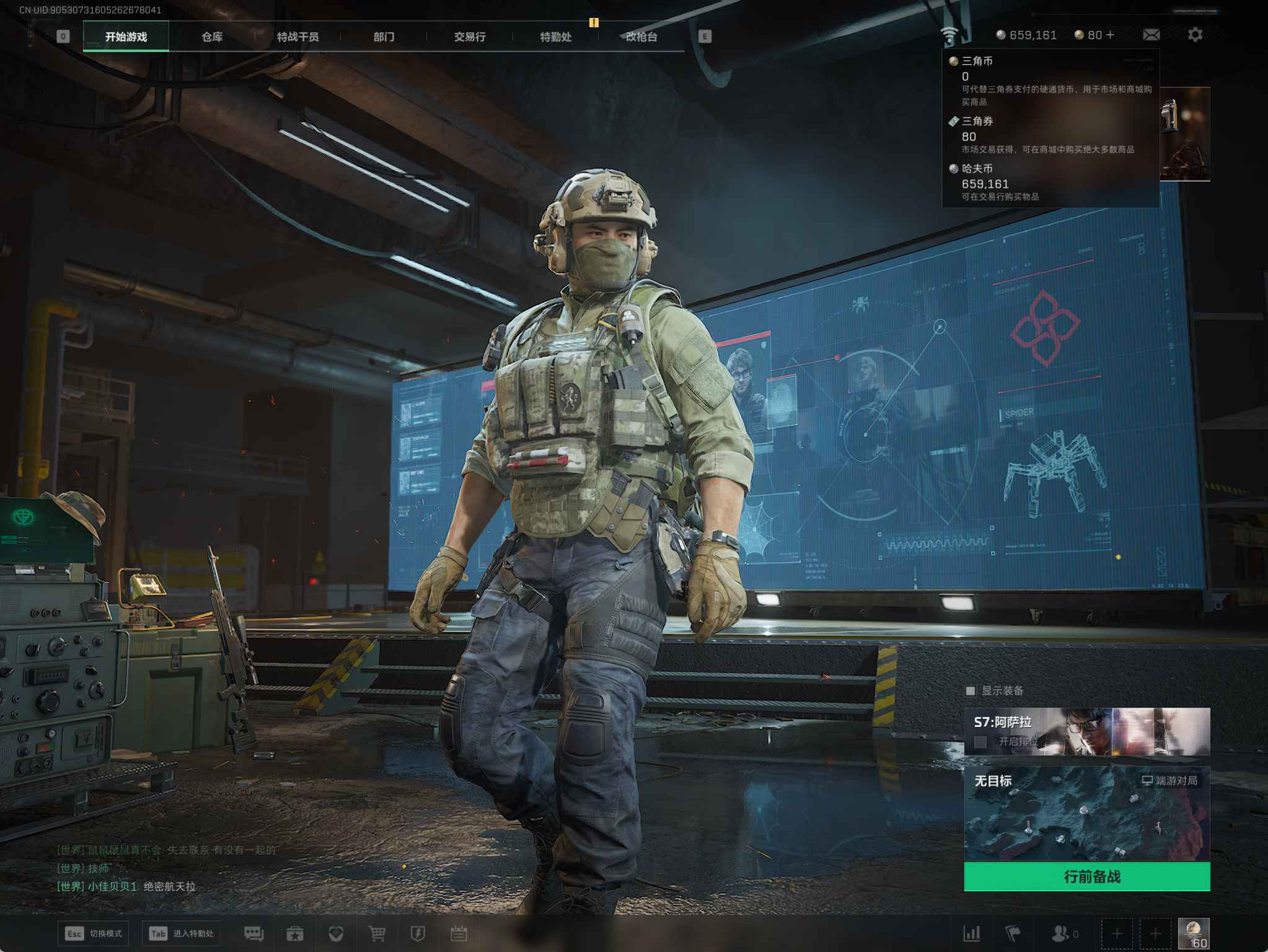Open the gear settings icon
Image resolution: width=1268 pixels, height=952 pixels.
click(x=1195, y=35)
